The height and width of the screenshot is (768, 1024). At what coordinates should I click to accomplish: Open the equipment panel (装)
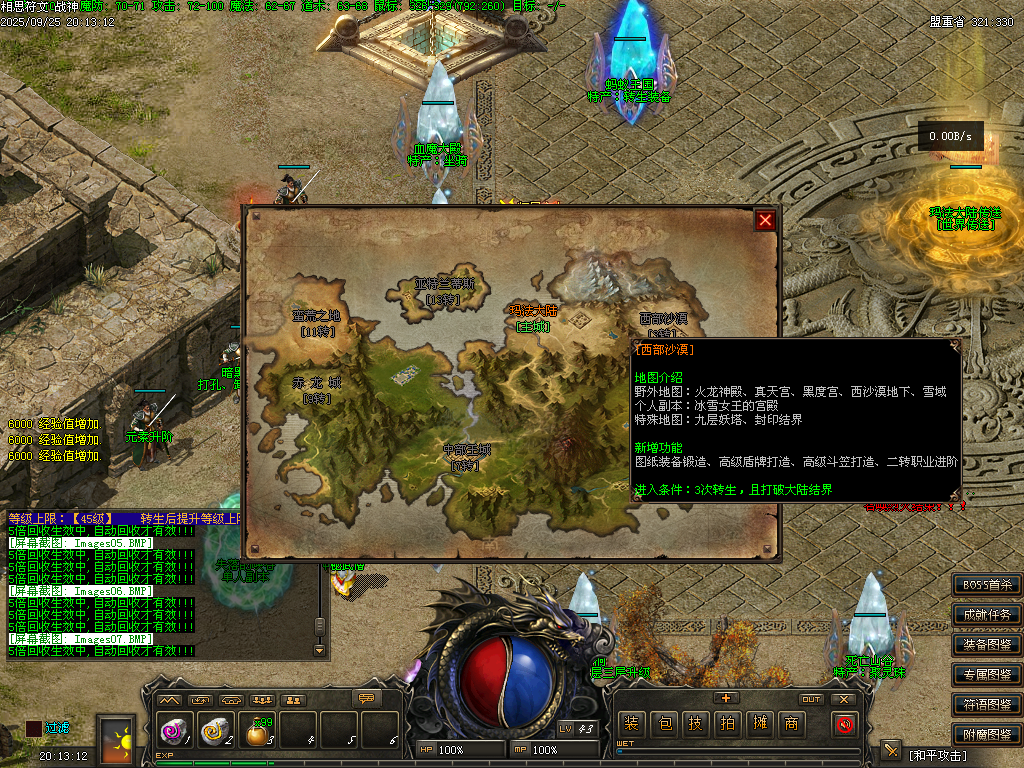631,724
